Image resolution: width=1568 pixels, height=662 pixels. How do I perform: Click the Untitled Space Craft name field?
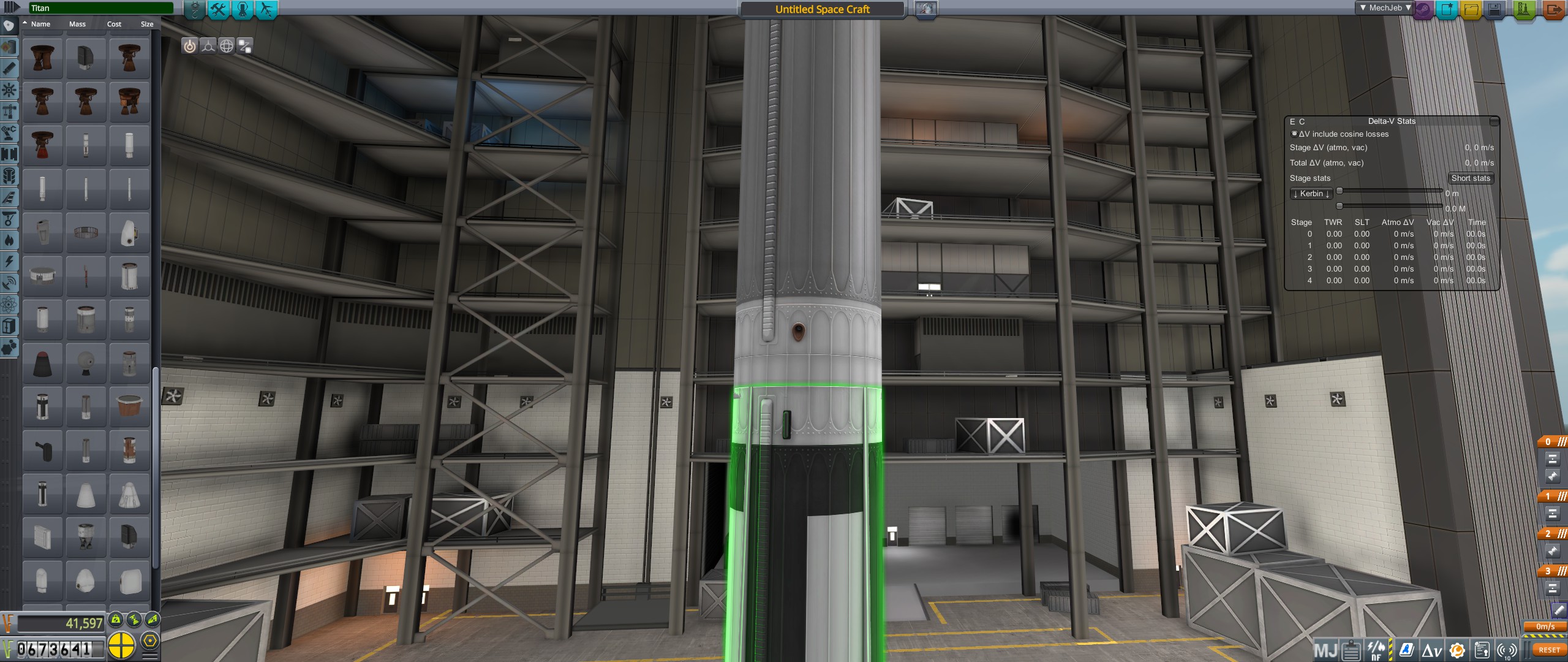[823, 9]
